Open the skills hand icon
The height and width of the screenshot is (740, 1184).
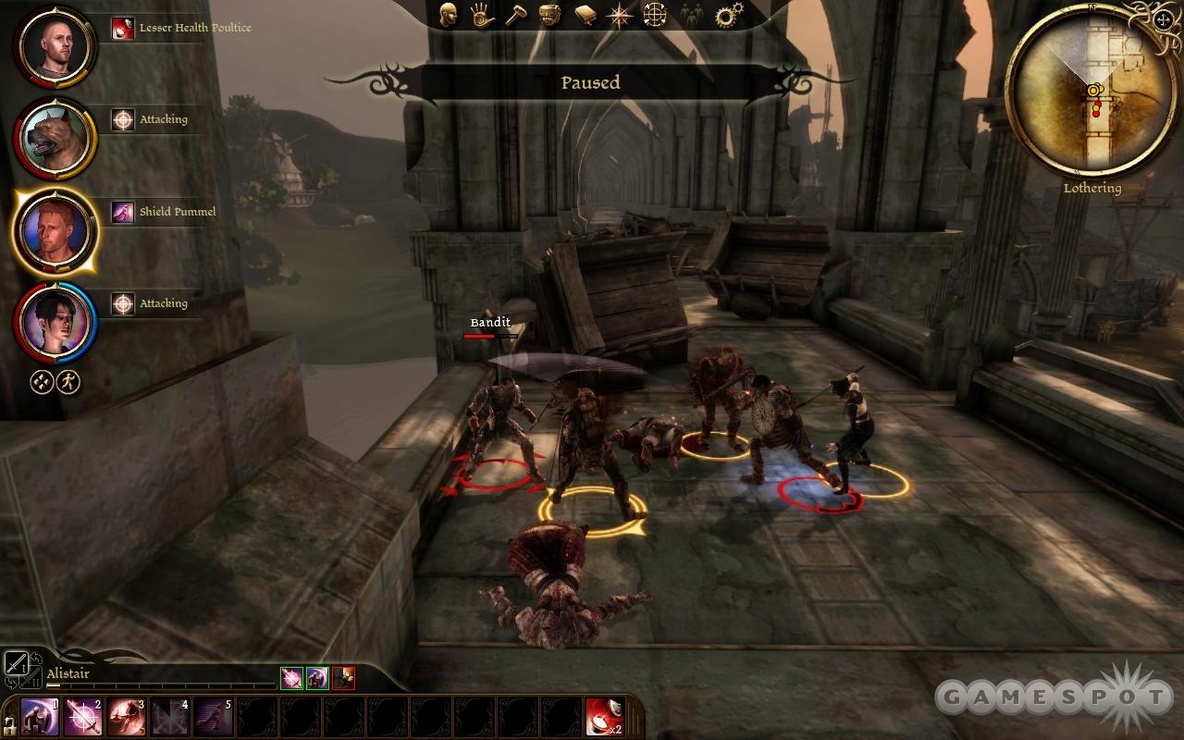[482, 15]
